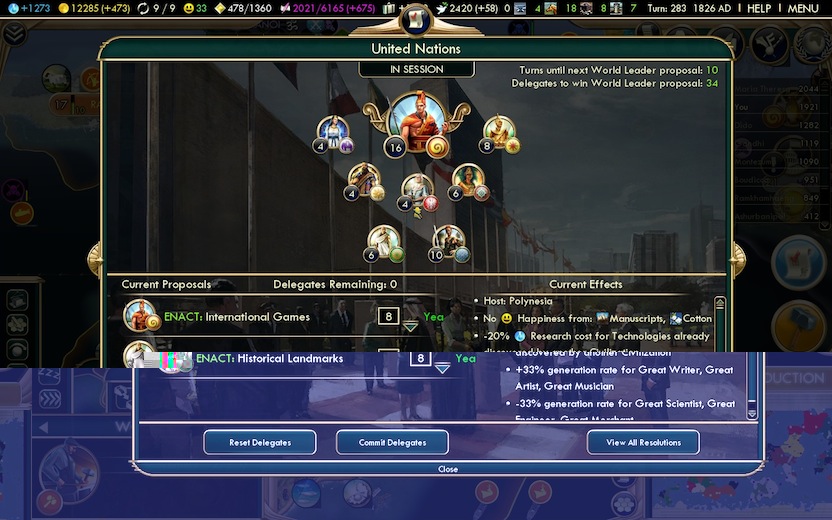Viewport: 832px width, 520px height.
Task: Select the leader portrait with 8 delegates
Action: point(498,132)
